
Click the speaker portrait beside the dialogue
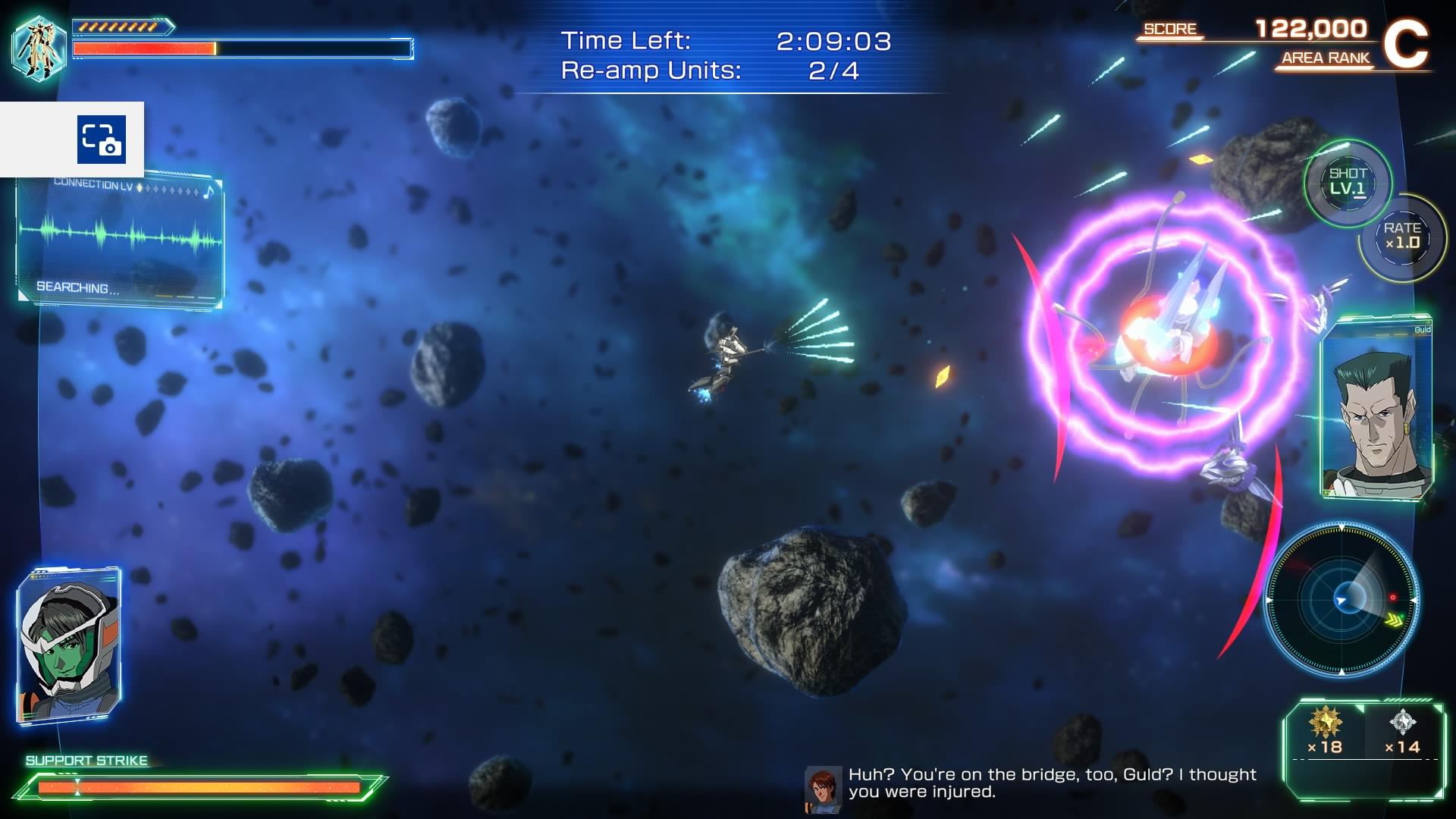tap(823, 789)
